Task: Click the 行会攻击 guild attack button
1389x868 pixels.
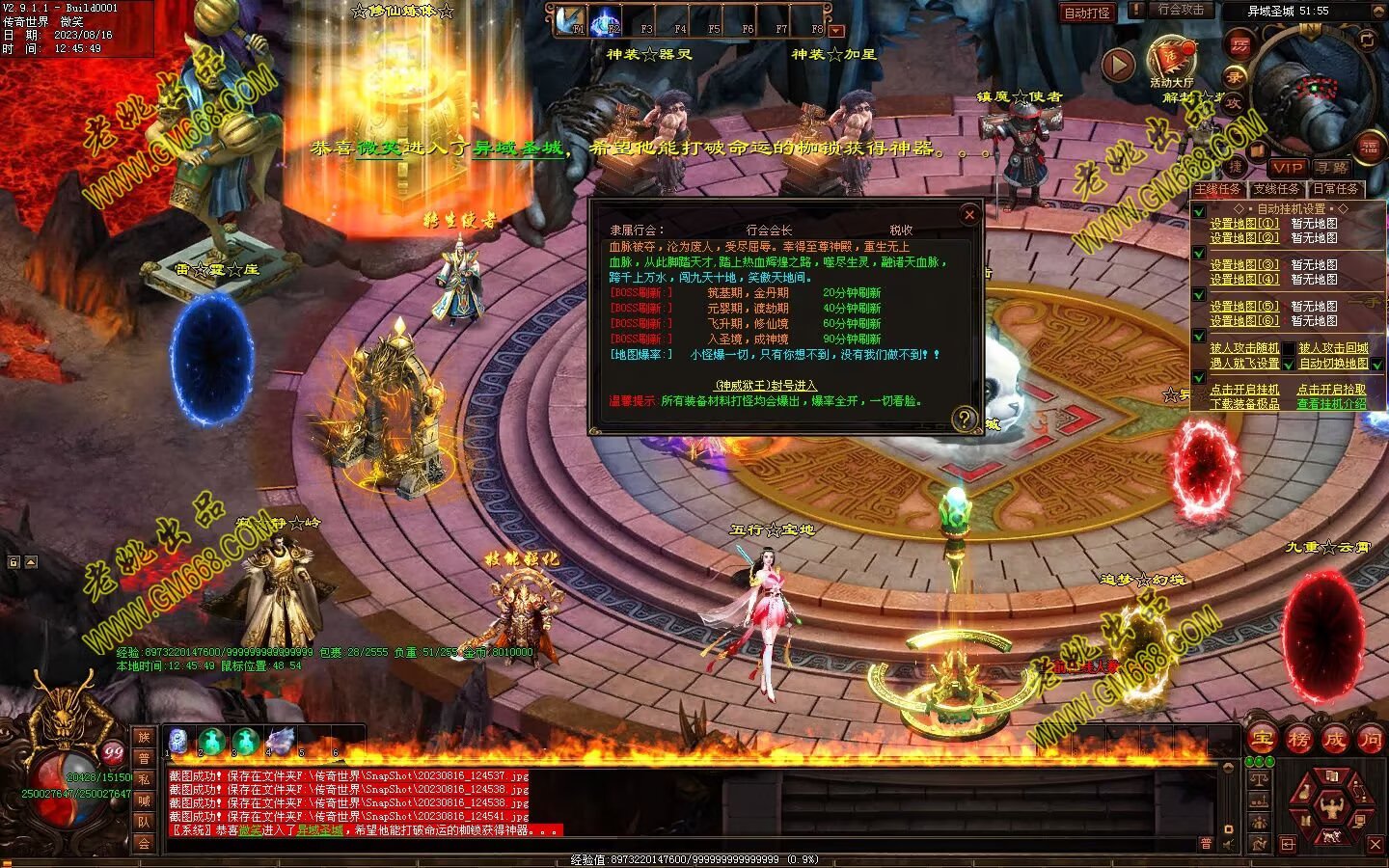Action: [1181, 10]
